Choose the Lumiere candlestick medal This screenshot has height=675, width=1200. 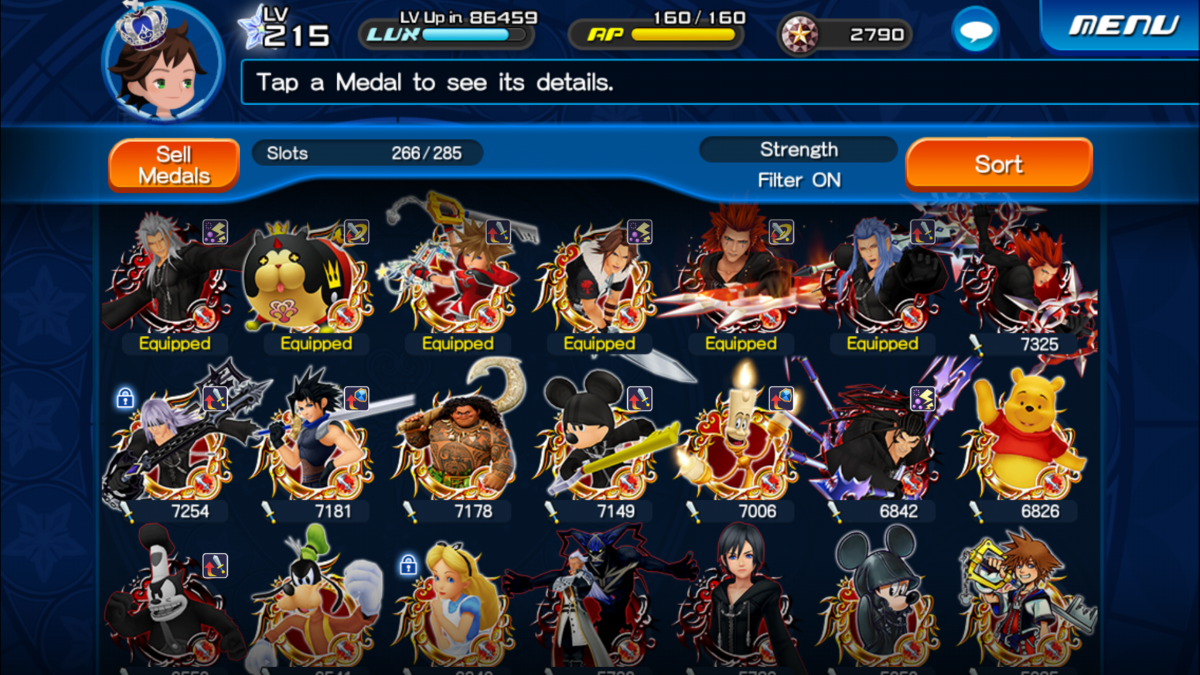click(738, 440)
